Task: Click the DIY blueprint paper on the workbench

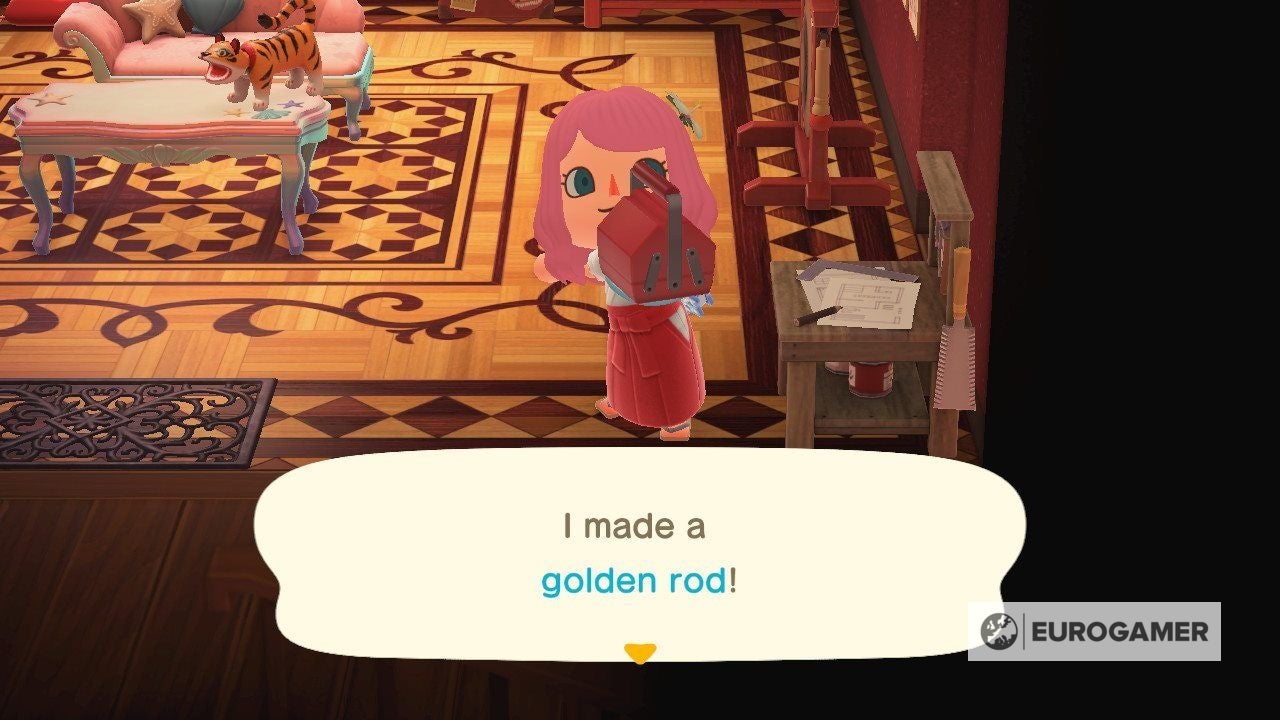Action: 866,295
